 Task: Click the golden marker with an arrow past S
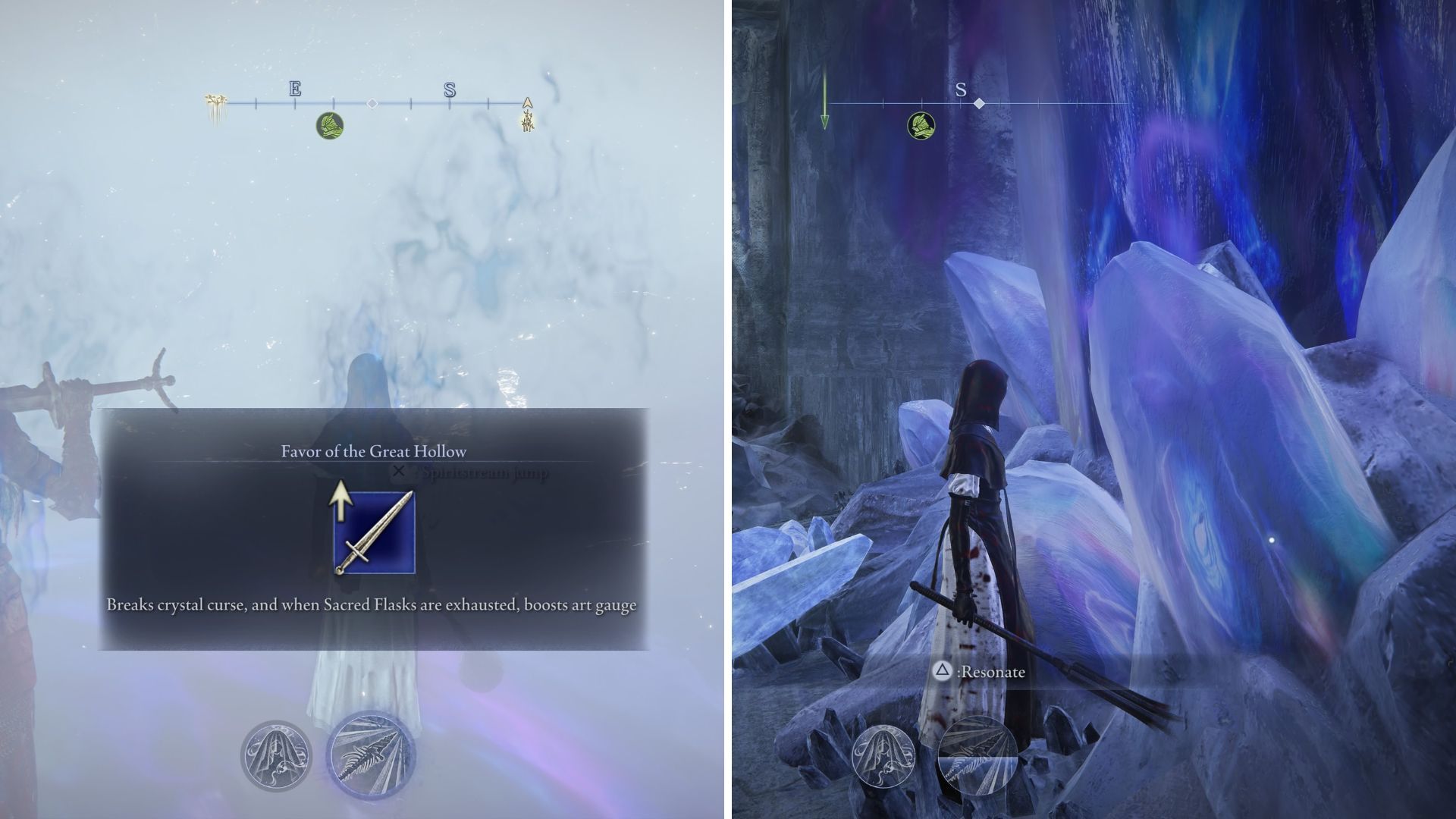coord(528,114)
